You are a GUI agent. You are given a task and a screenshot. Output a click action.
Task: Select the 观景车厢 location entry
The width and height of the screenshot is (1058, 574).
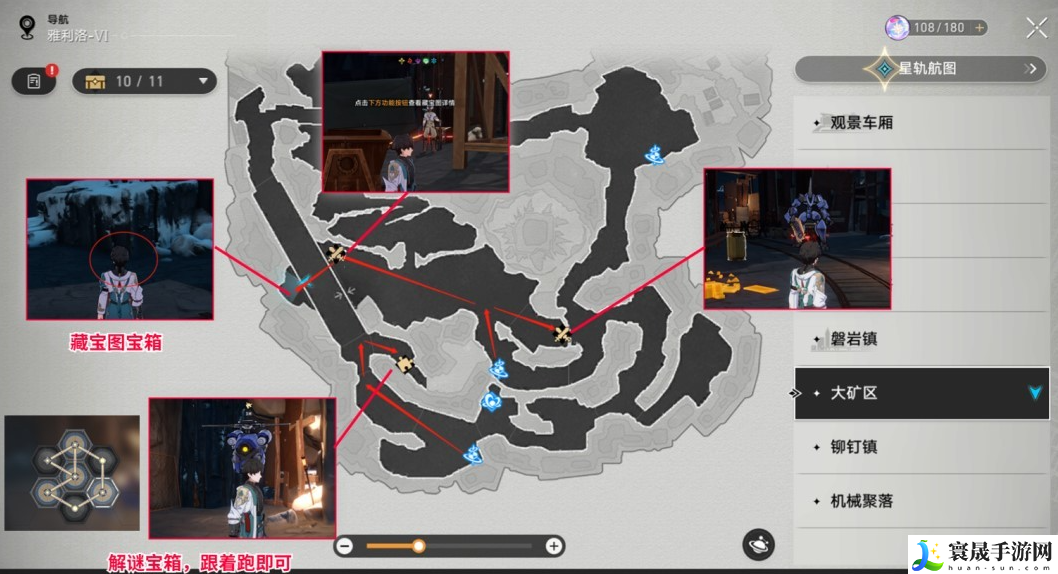921,123
